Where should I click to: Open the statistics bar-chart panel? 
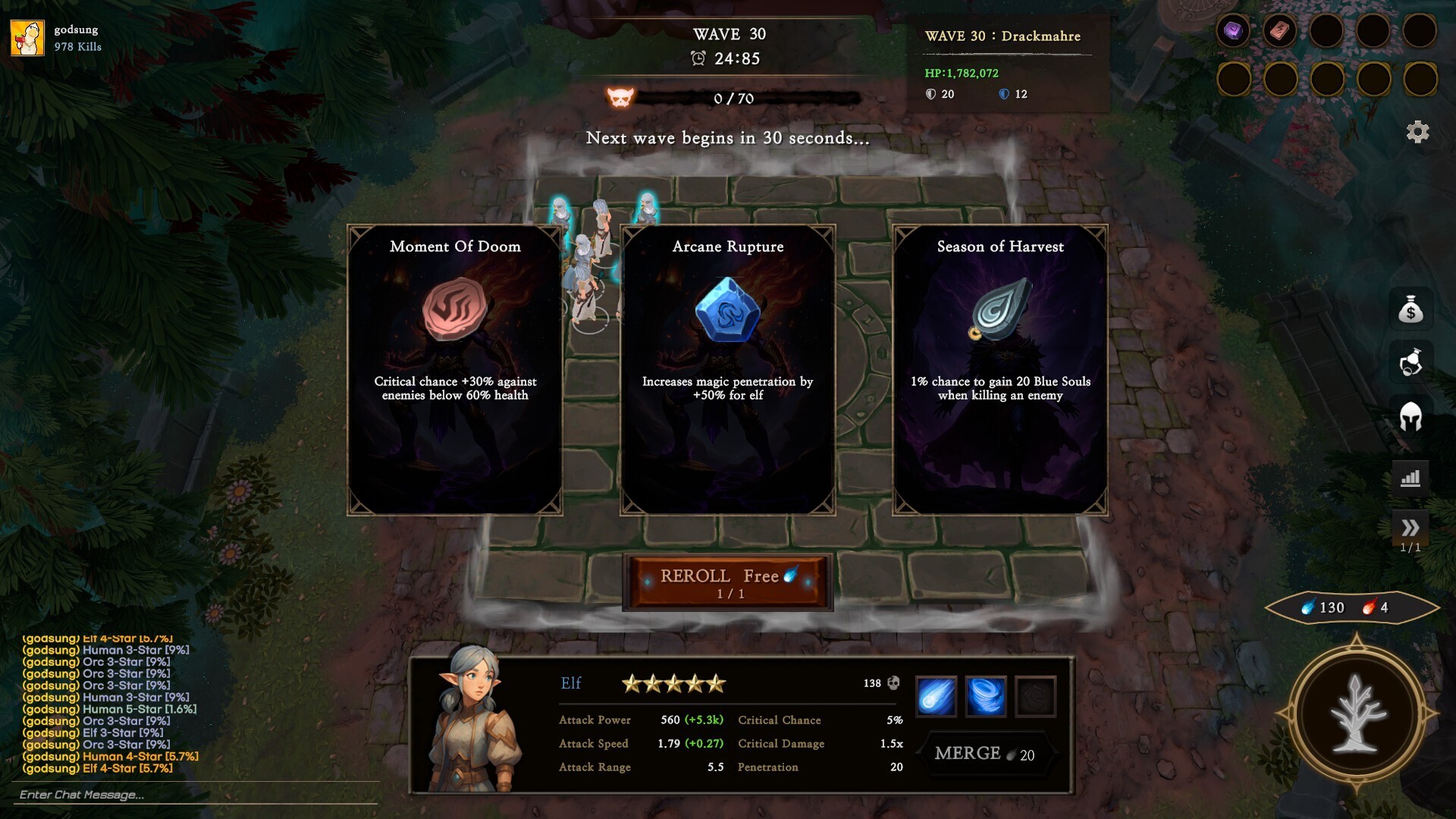tap(1411, 475)
